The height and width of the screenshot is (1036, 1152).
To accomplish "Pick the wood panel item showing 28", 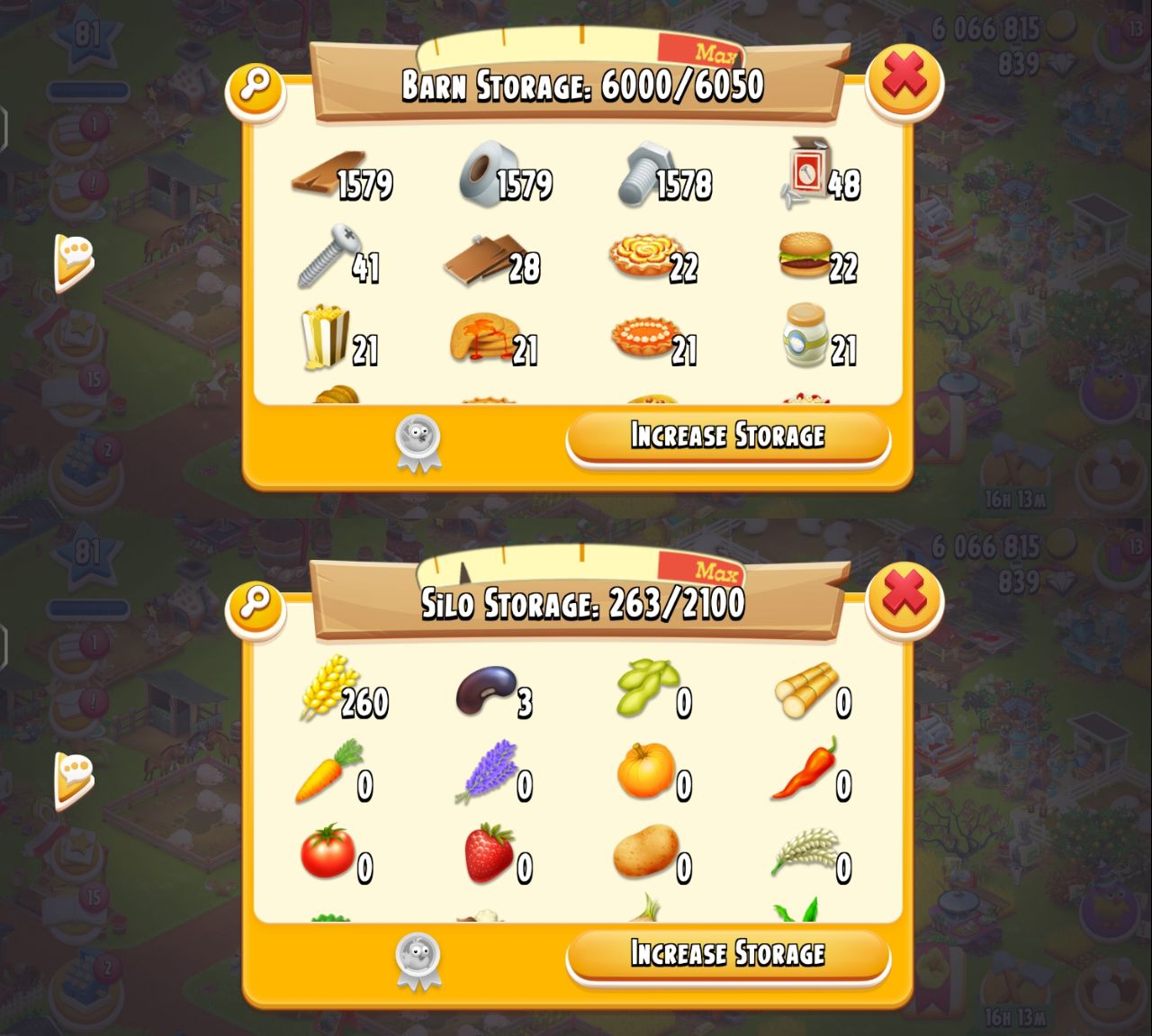I will pos(486,258).
